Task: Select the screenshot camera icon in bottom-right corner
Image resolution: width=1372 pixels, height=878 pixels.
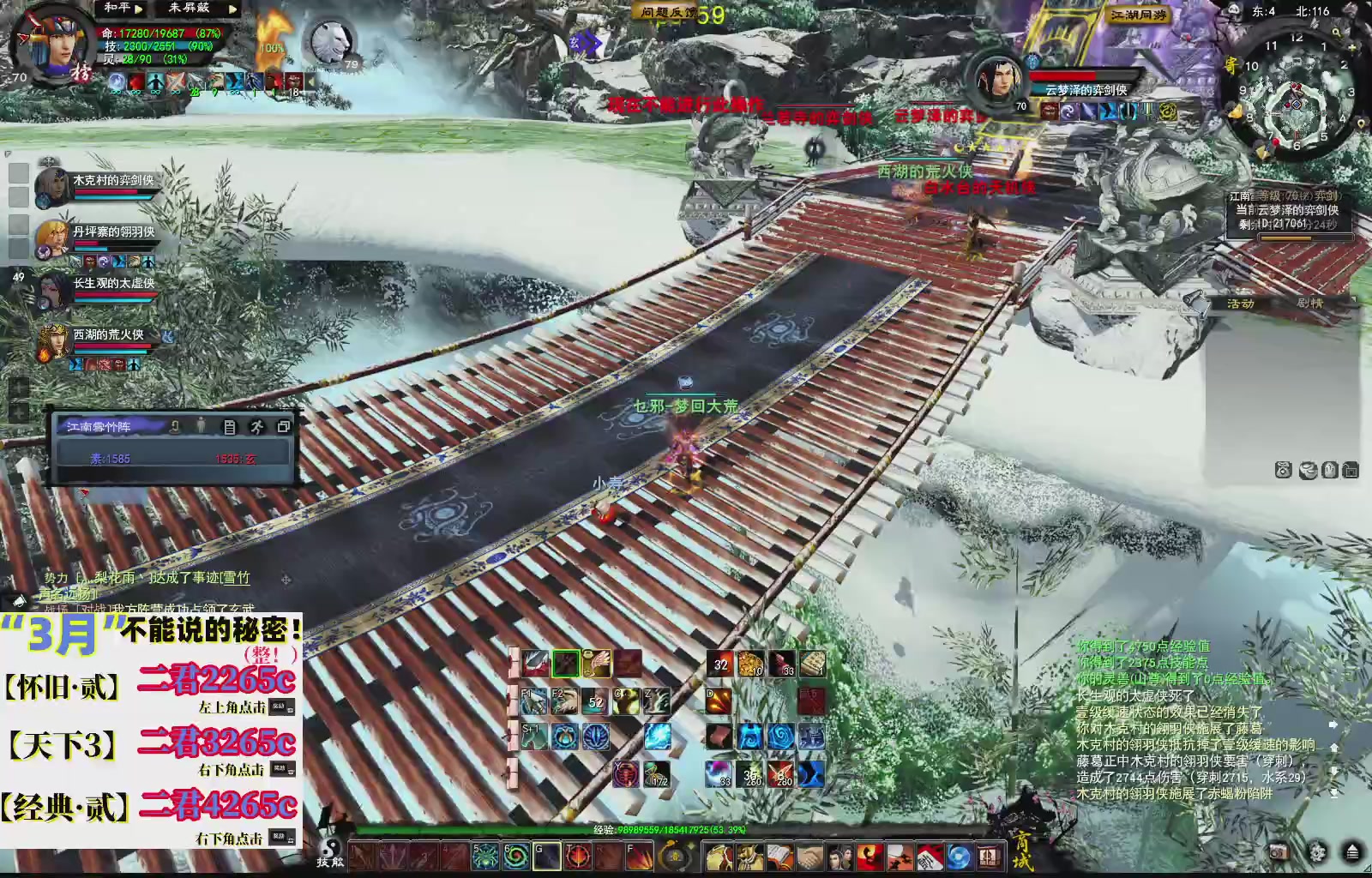Action: (x=1279, y=851)
